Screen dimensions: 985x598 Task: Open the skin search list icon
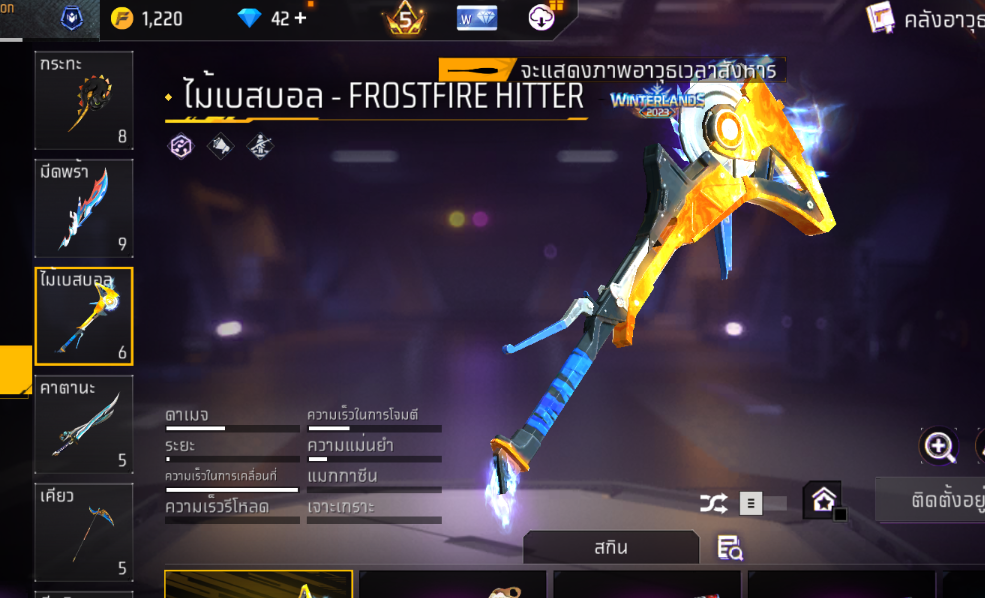[730, 547]
